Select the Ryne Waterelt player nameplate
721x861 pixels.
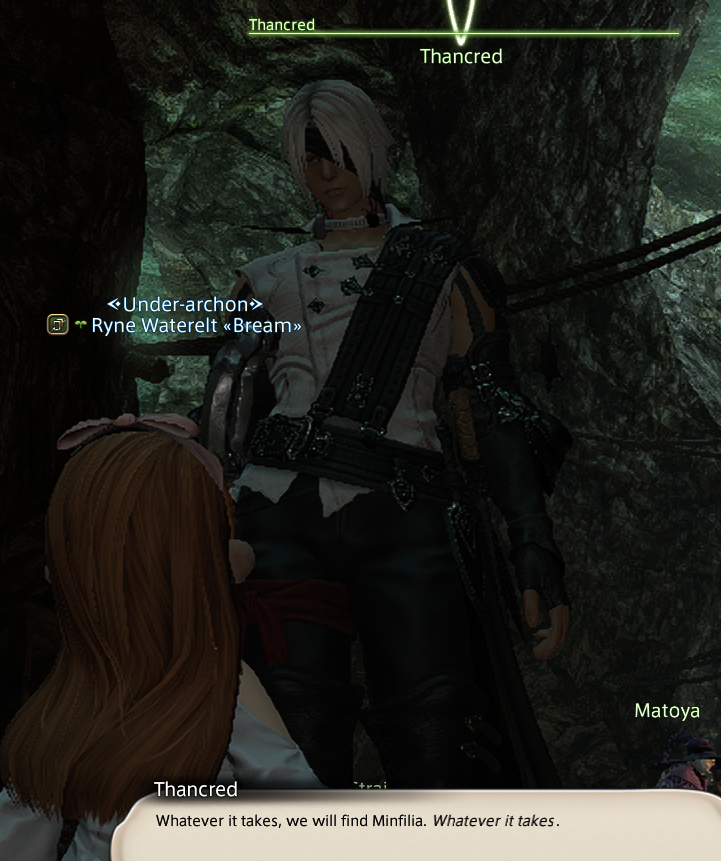[x=196, y=325]
